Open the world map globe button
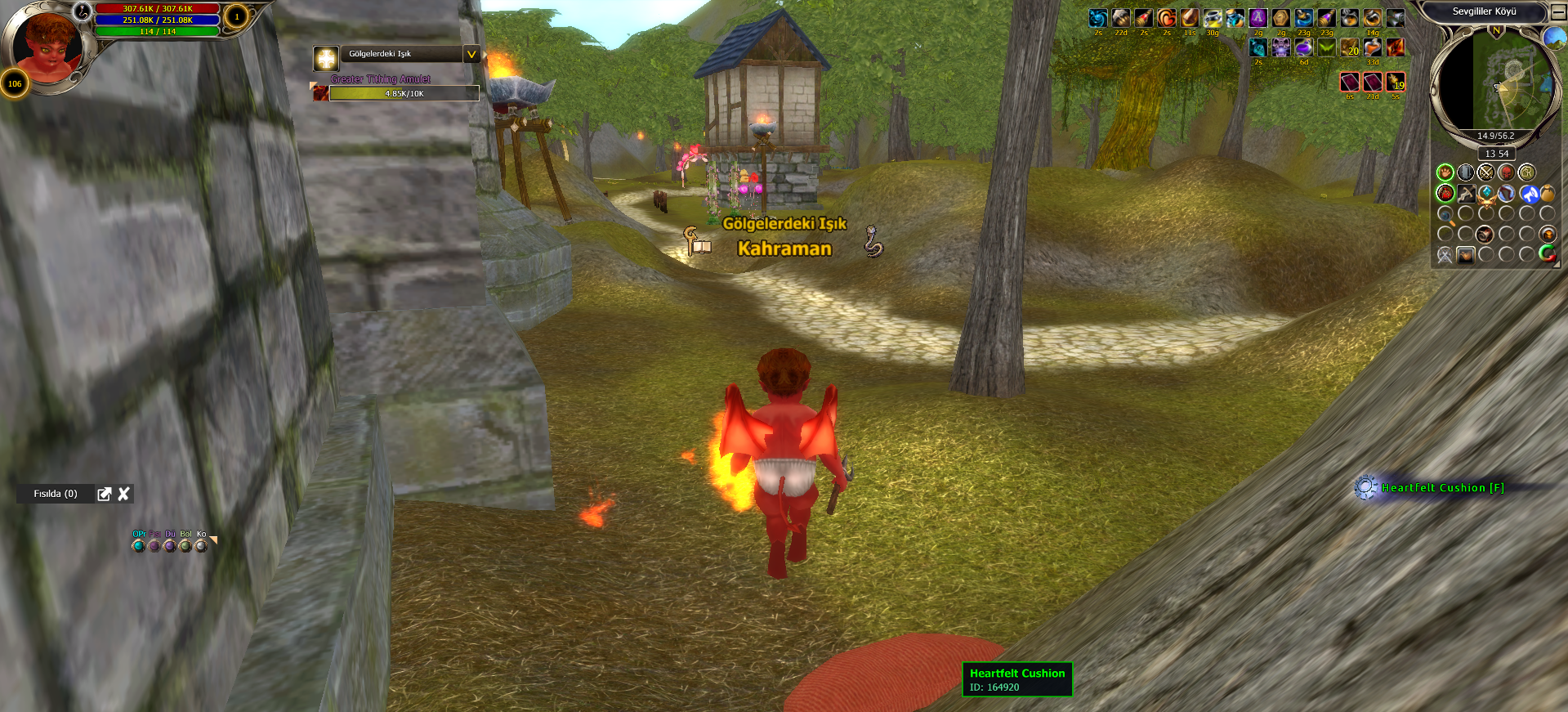 pos(1553,37)
